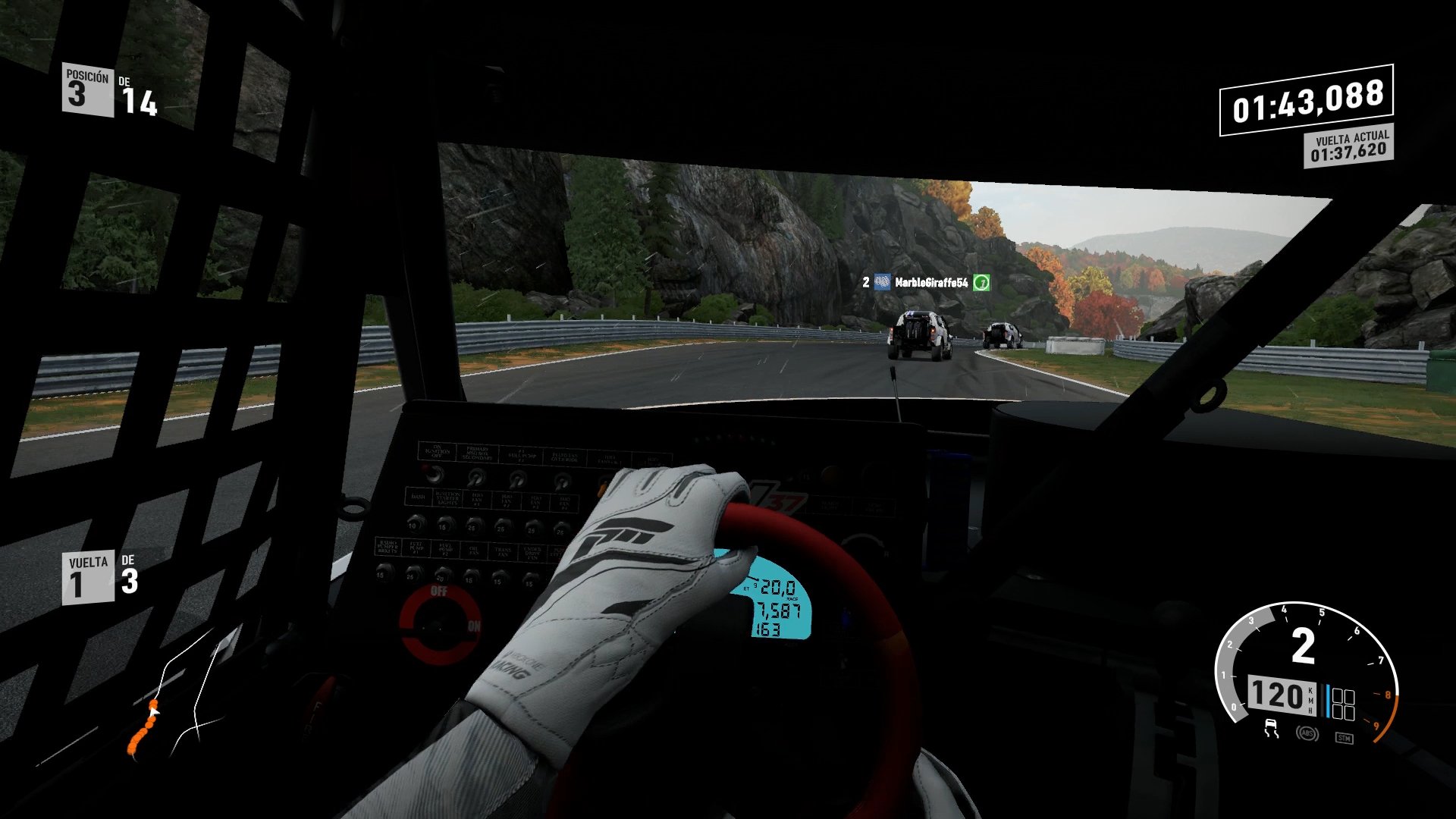Screen dimensions: 1456x819
Task: Flip the IGNITION ON/OFF toggle switch
Action: point(434,475)
